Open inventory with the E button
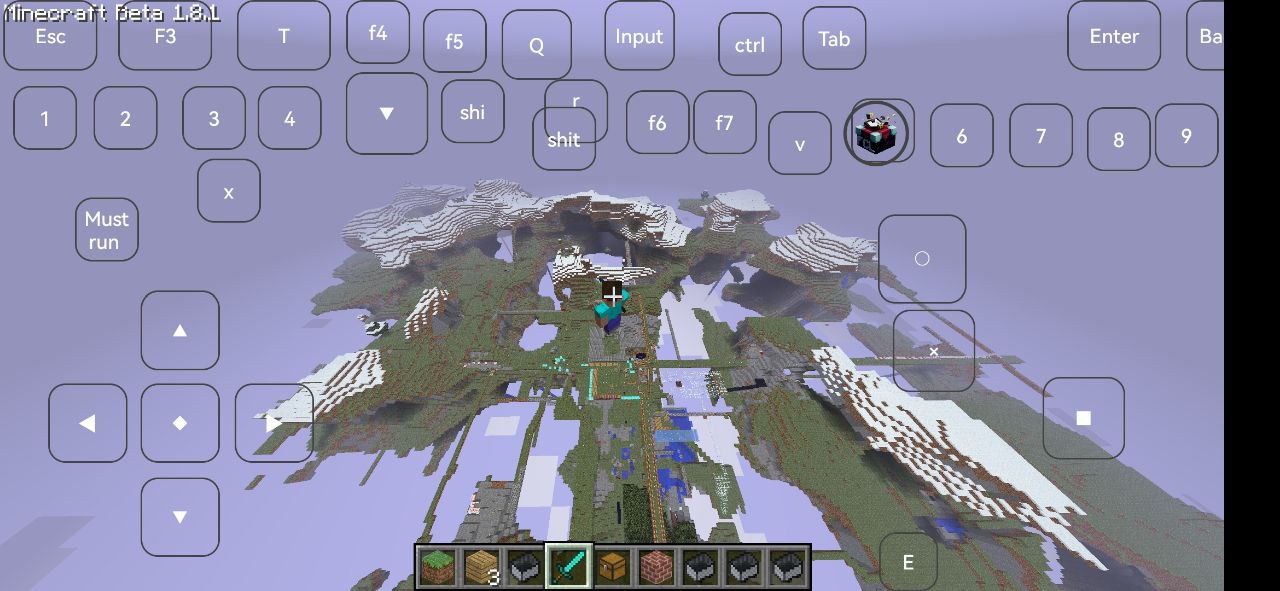Screen dimensions: 1280x591 point(908,563)
